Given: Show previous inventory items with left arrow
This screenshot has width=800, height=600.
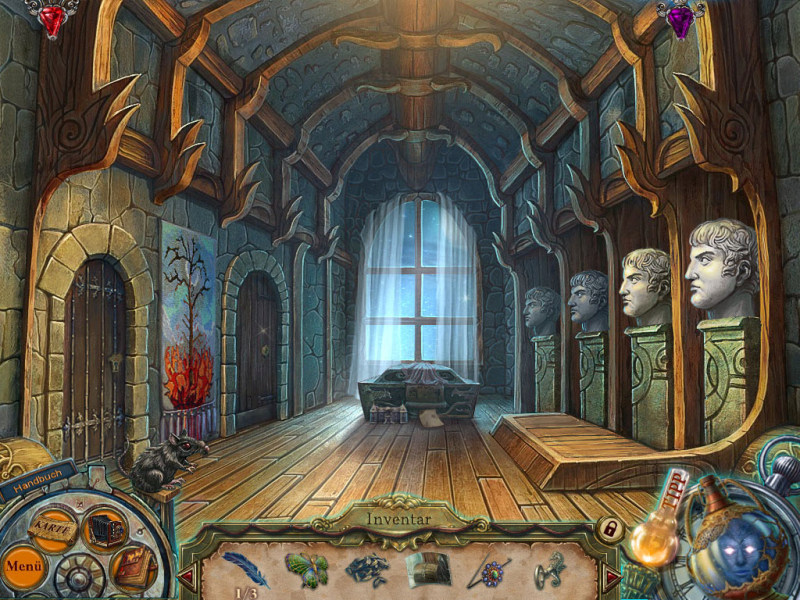Looking at the screenshot, I should 186,577.
